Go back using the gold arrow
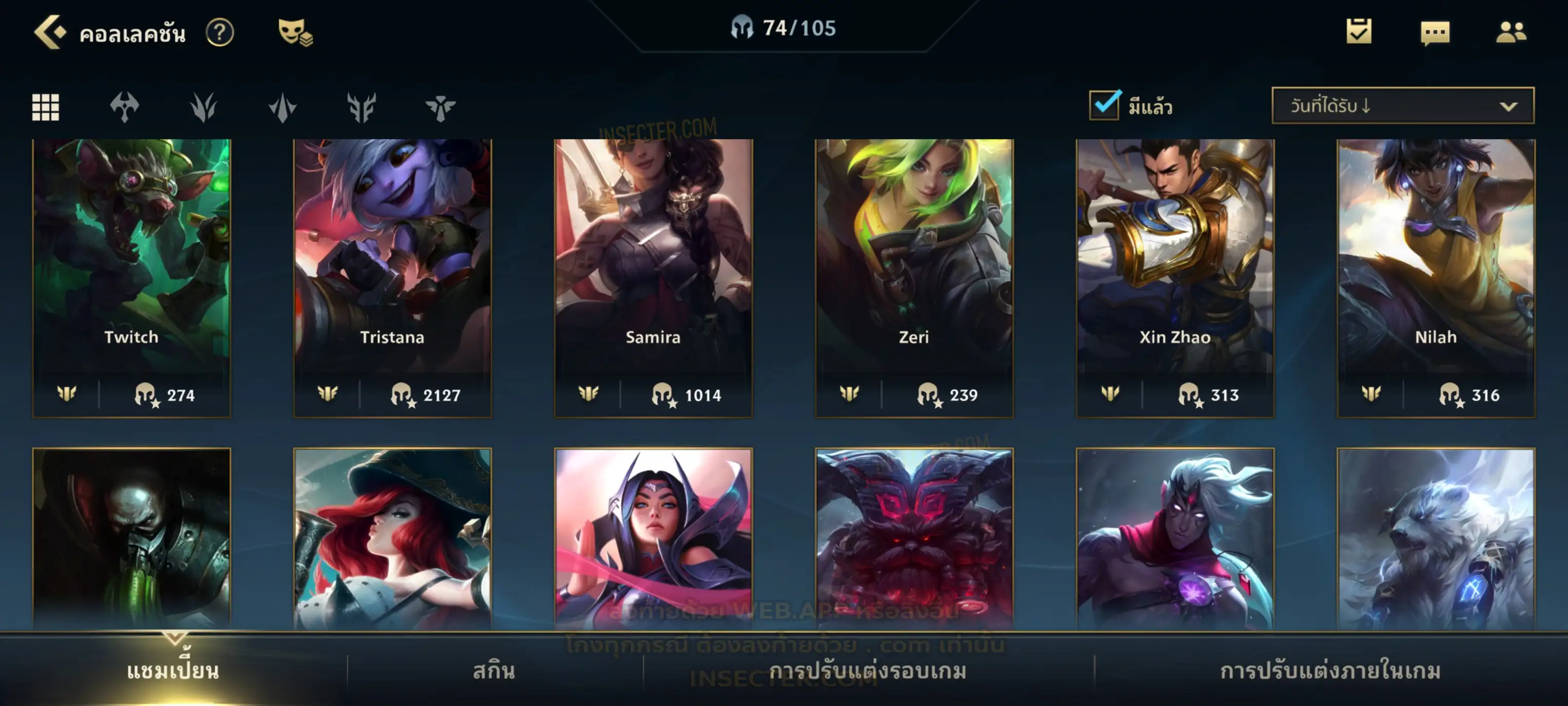The height and width of the screenshot is (706, 1568). [49, 32]
